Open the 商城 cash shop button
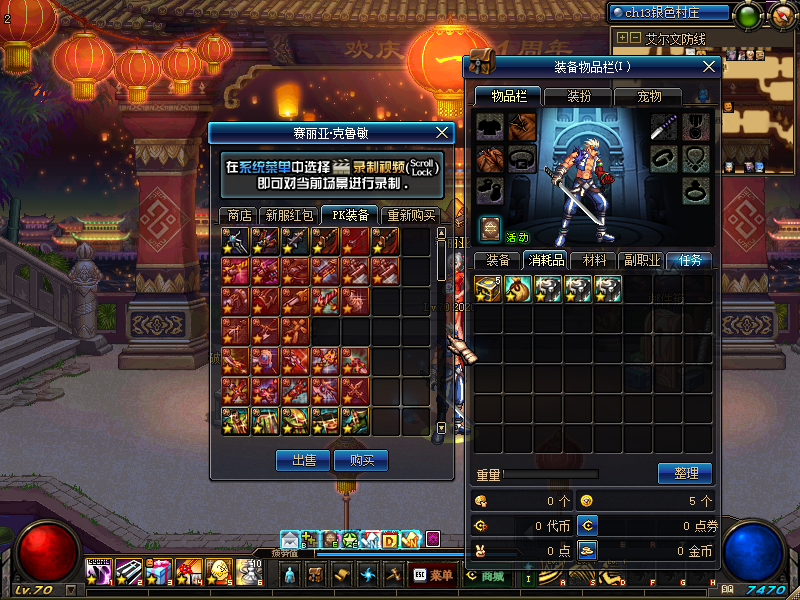Image resolution: width=800 pixels, height=600 pixels. coord(485,575)
